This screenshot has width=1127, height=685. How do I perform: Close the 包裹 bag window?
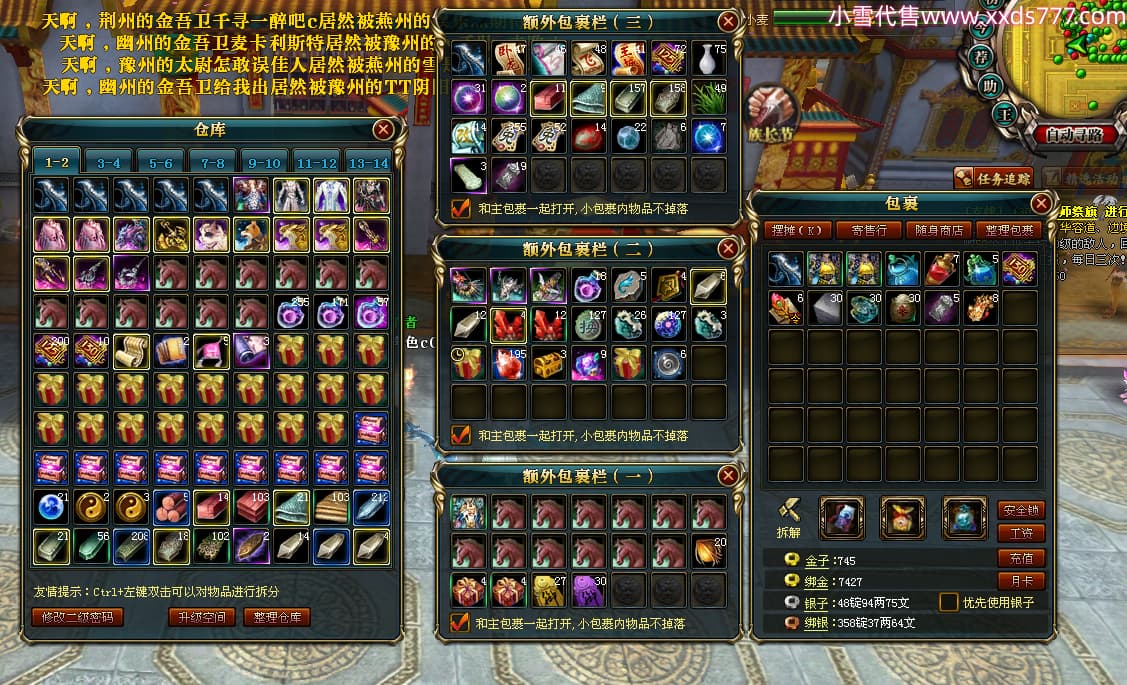(1040, 204)
